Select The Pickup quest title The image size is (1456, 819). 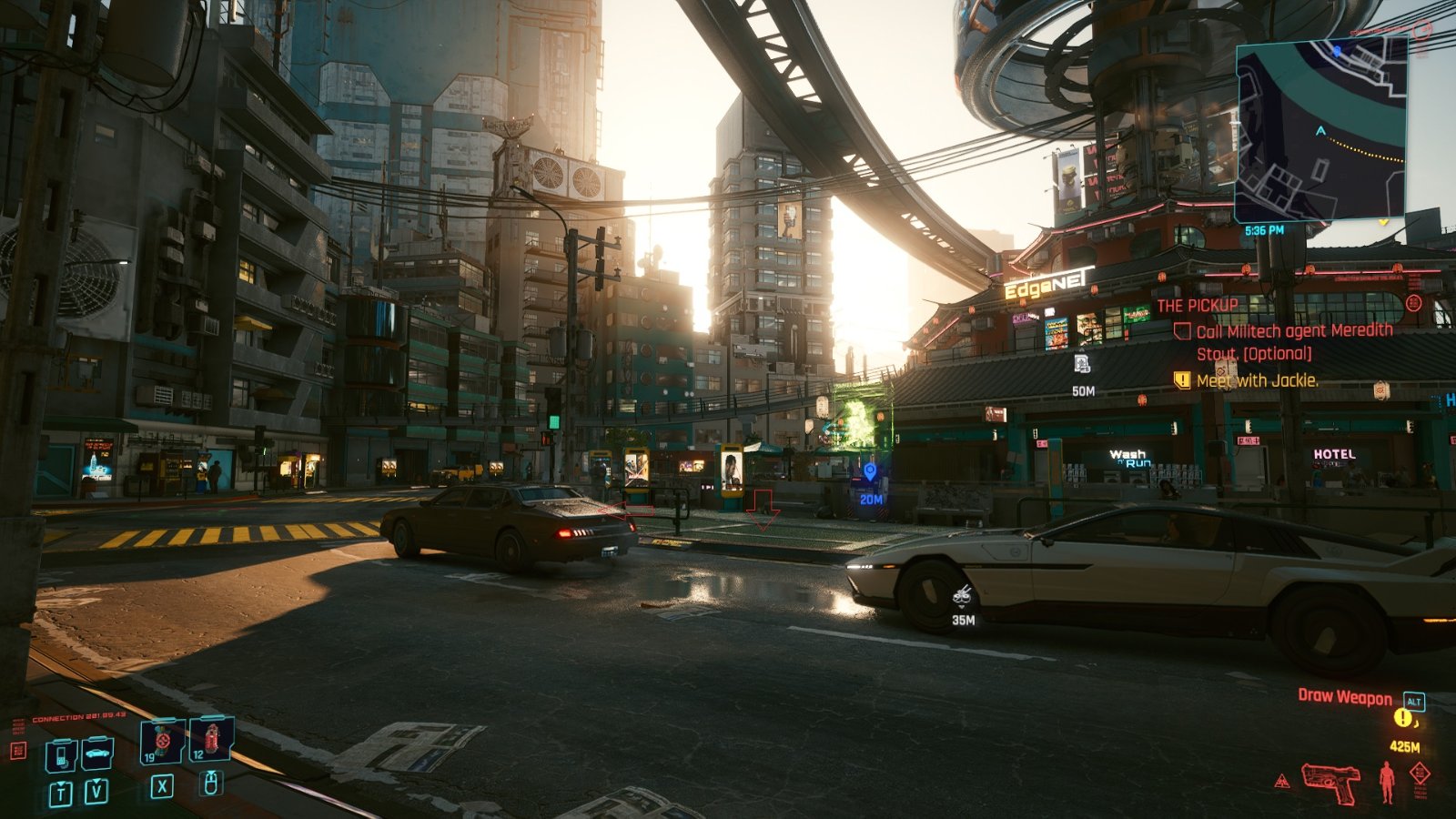[1197, 306]
